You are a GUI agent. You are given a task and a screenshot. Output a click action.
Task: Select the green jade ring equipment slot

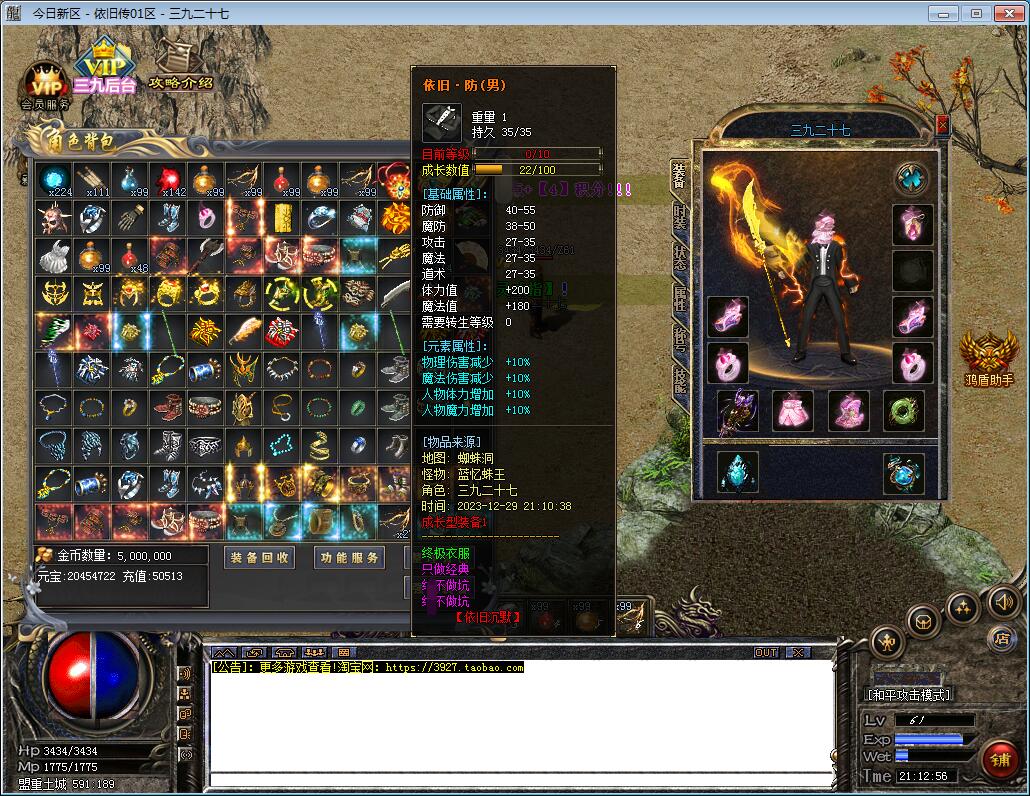pos(903,410)
